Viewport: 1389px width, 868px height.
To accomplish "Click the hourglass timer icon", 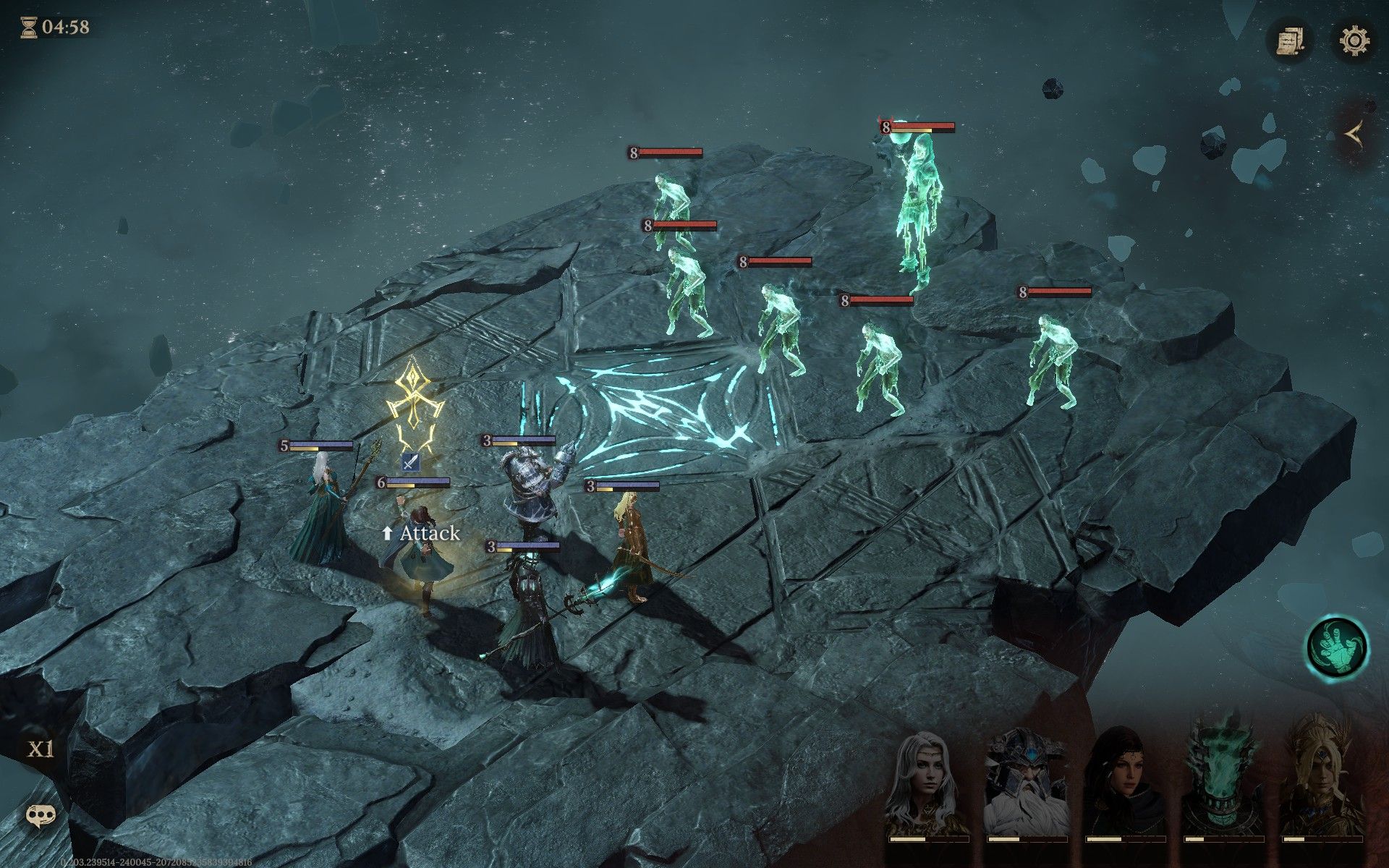I will pos(29,29).
